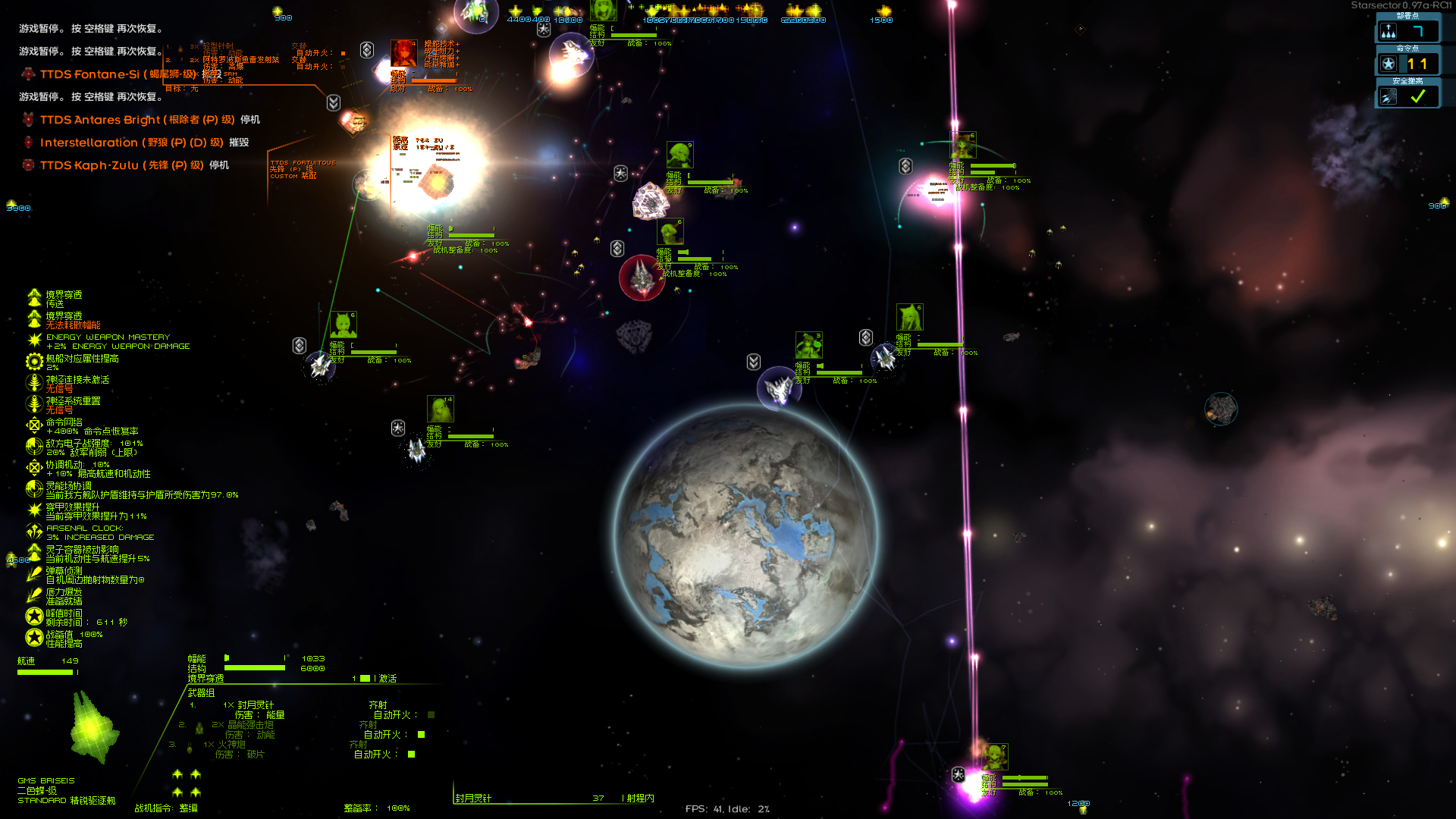Toggle autofire square for 封月灵针 group
This screenshot has width=1456, height=819.
pos(431,715)
